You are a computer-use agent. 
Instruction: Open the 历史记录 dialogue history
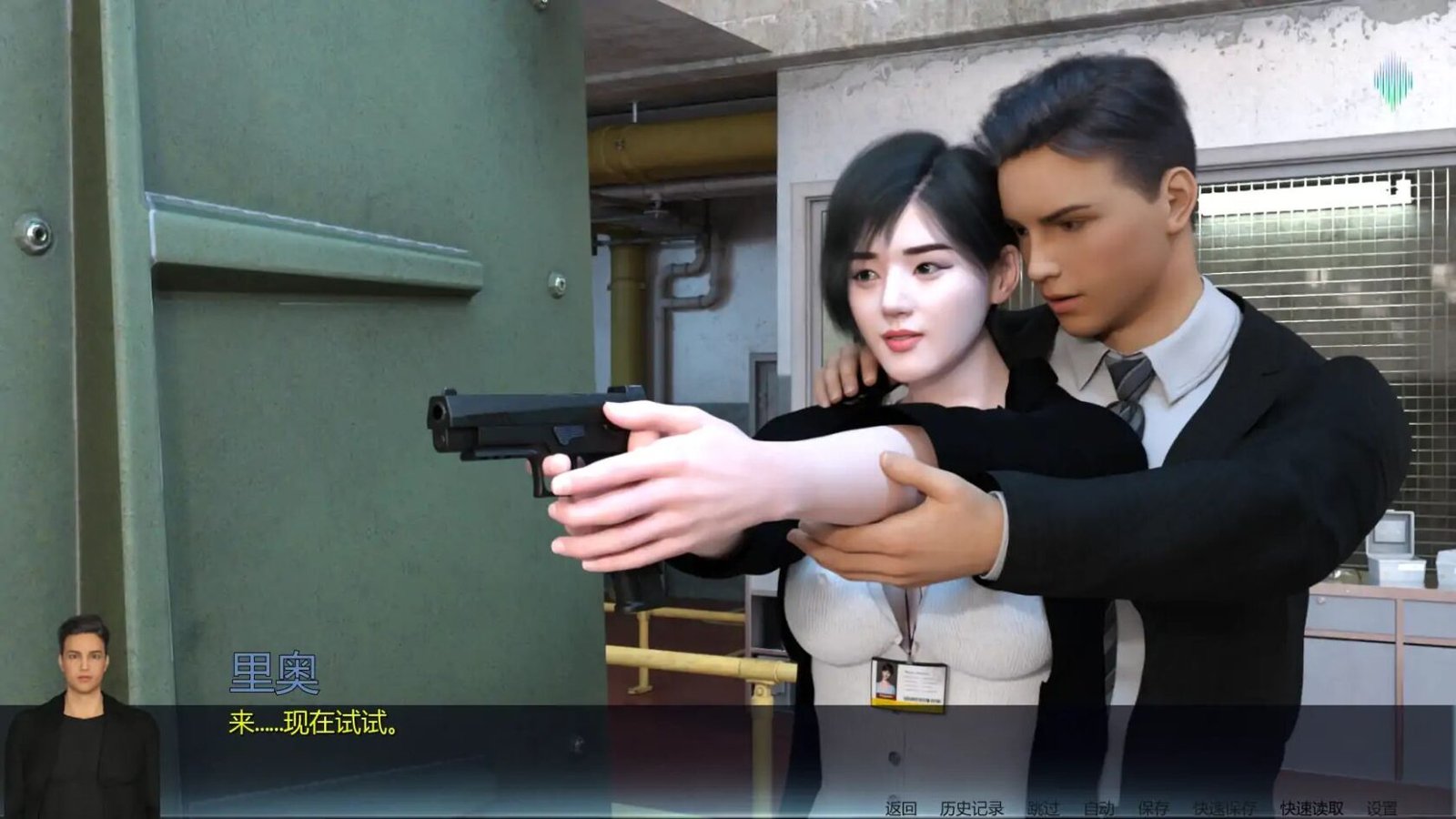[x=971, y=808]
